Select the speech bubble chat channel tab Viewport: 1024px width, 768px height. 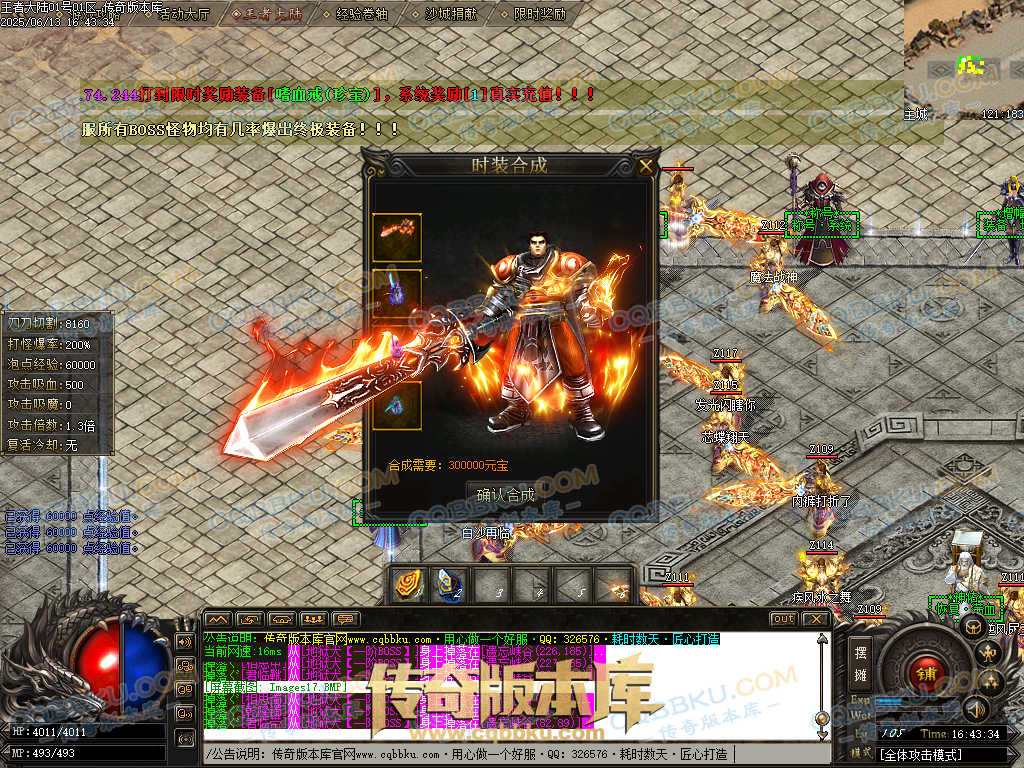[x=346, y=619]
